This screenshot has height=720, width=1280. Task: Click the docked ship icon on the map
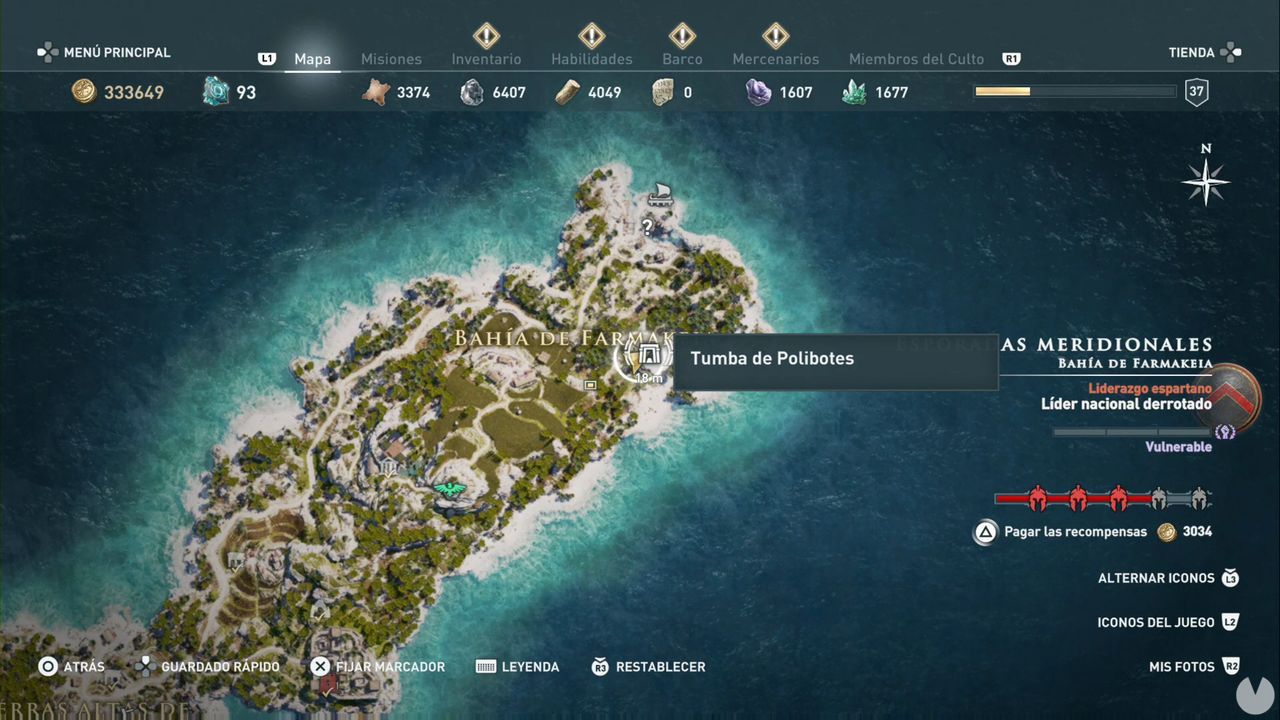[x=660, y=192]
